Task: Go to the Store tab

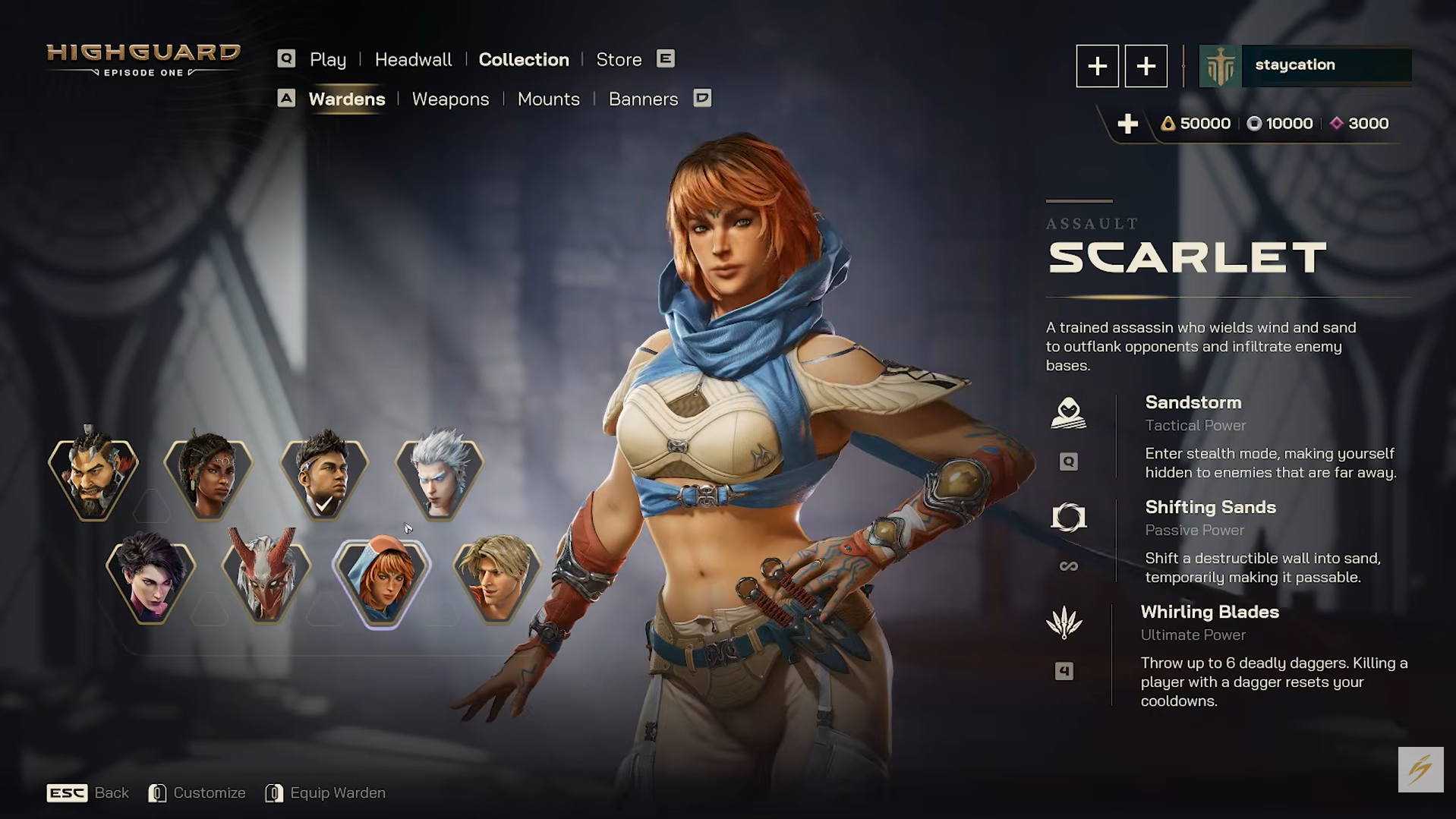Action: pos(619,59)
